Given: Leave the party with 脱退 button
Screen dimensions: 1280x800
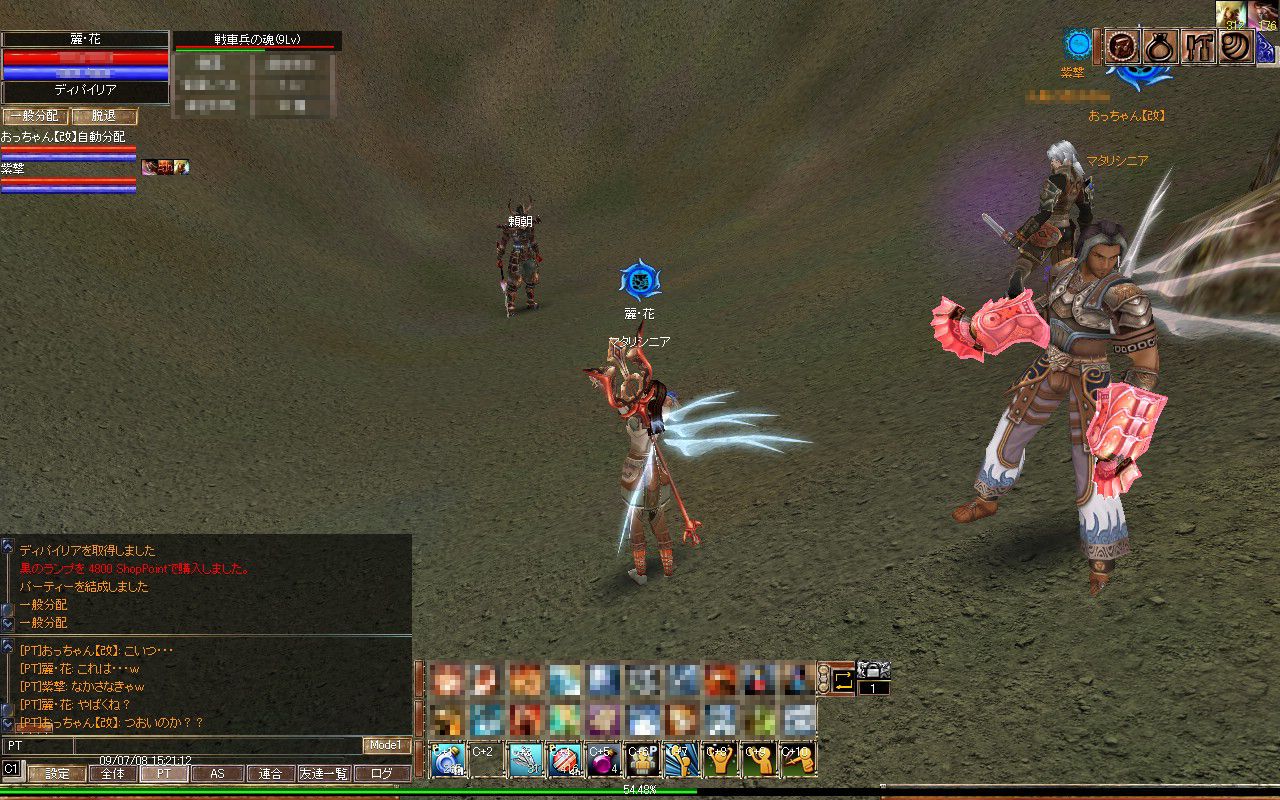Looking at the screenshot, I should coord(104,116).
